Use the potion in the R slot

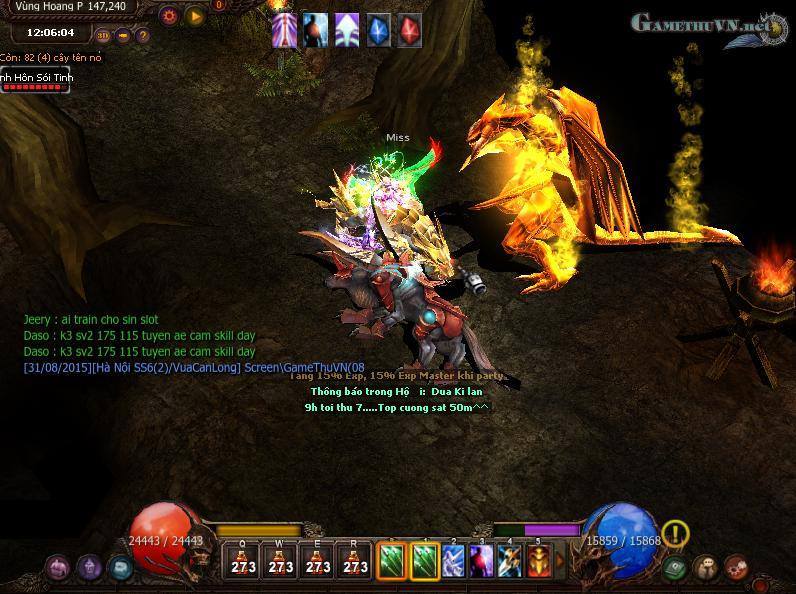click(x=355, y=562)
